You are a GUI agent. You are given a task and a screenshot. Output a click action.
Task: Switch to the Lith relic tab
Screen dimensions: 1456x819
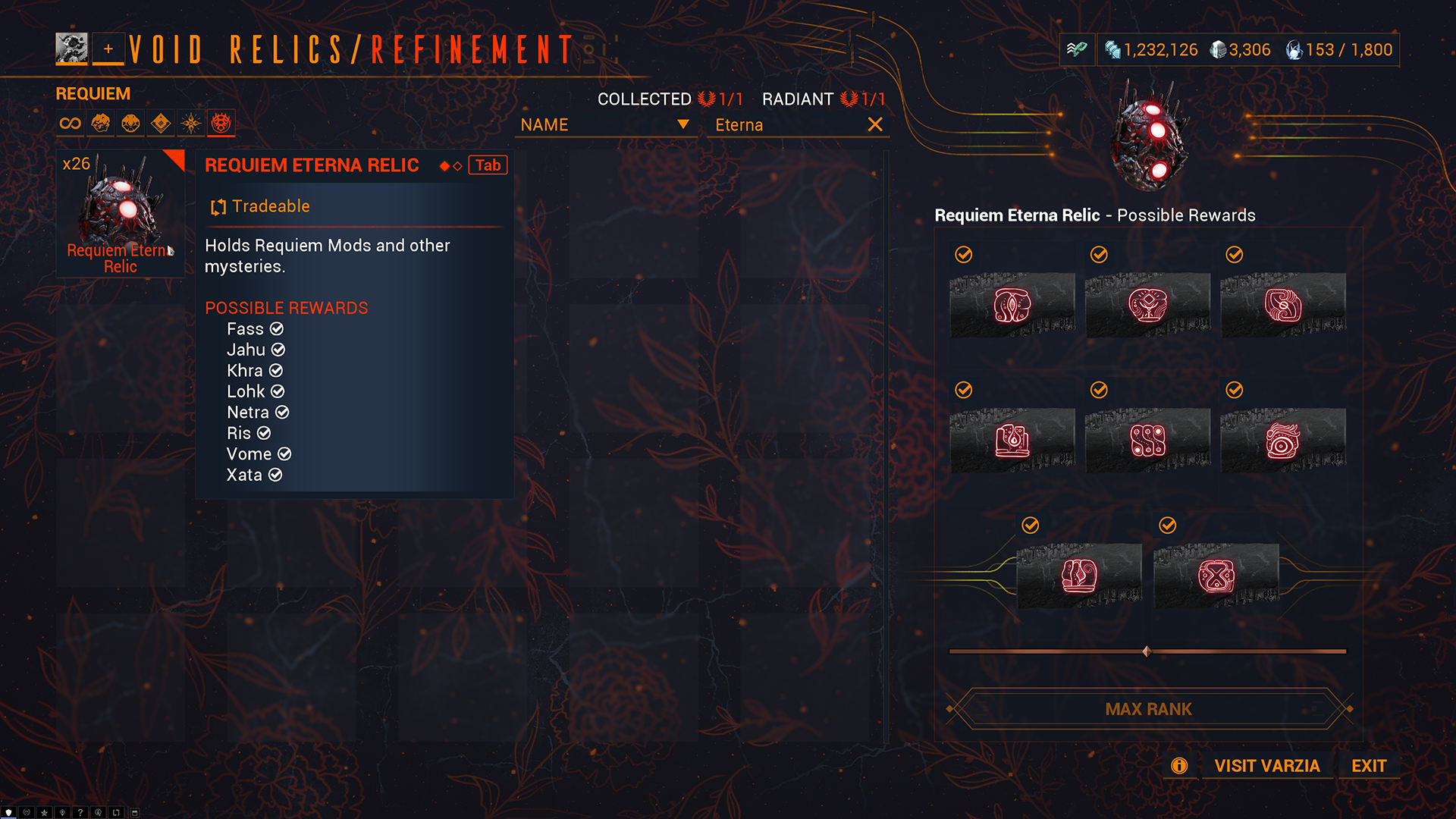[x=100, y=123]
